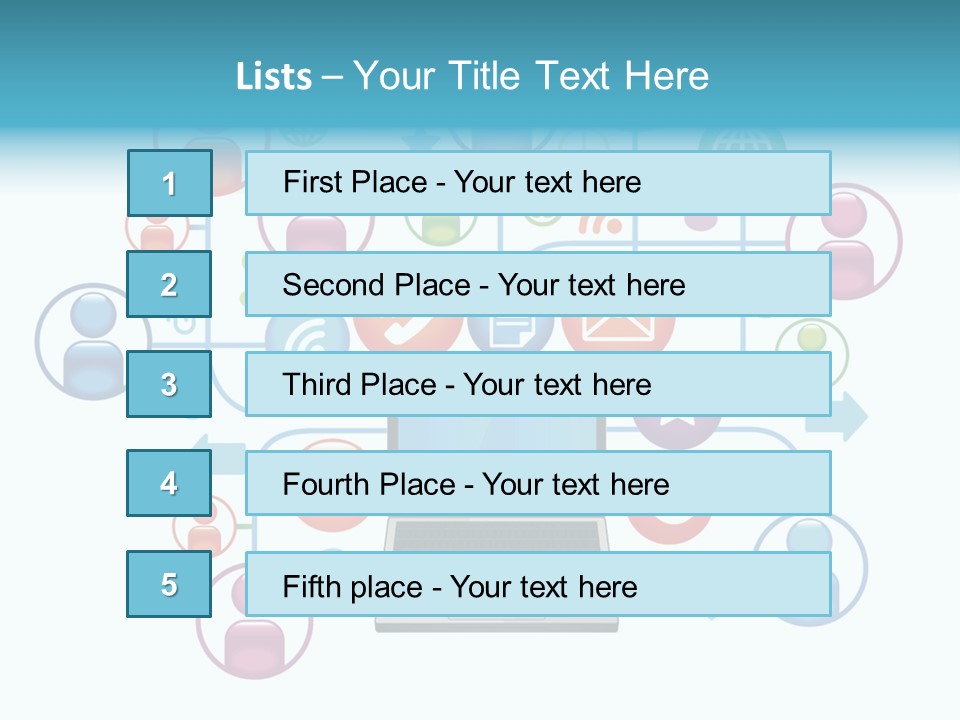
Task: Select the number 2 box
Action: click(169, 284)
